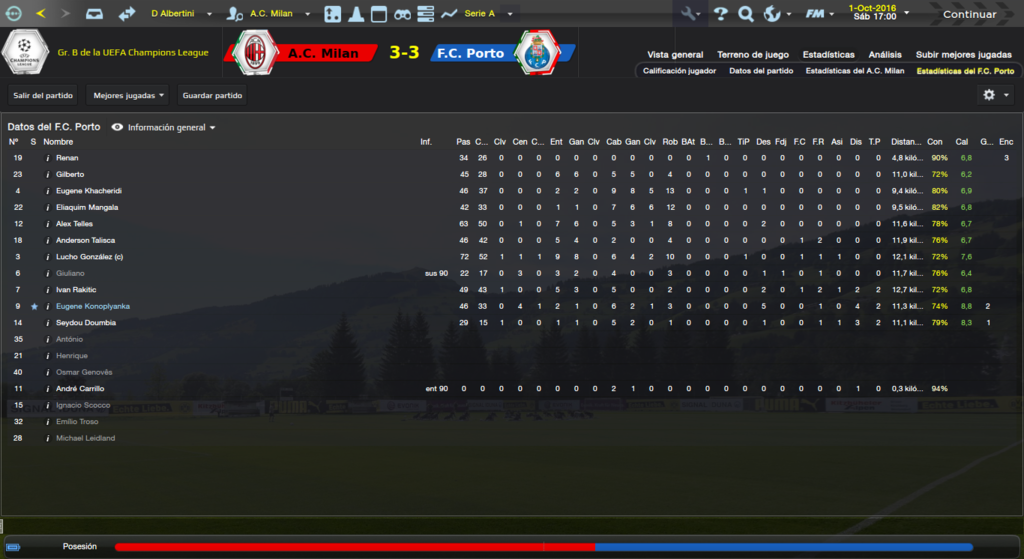View Datos del partido sub-tab
The image size is (1024, 559).
761,71
